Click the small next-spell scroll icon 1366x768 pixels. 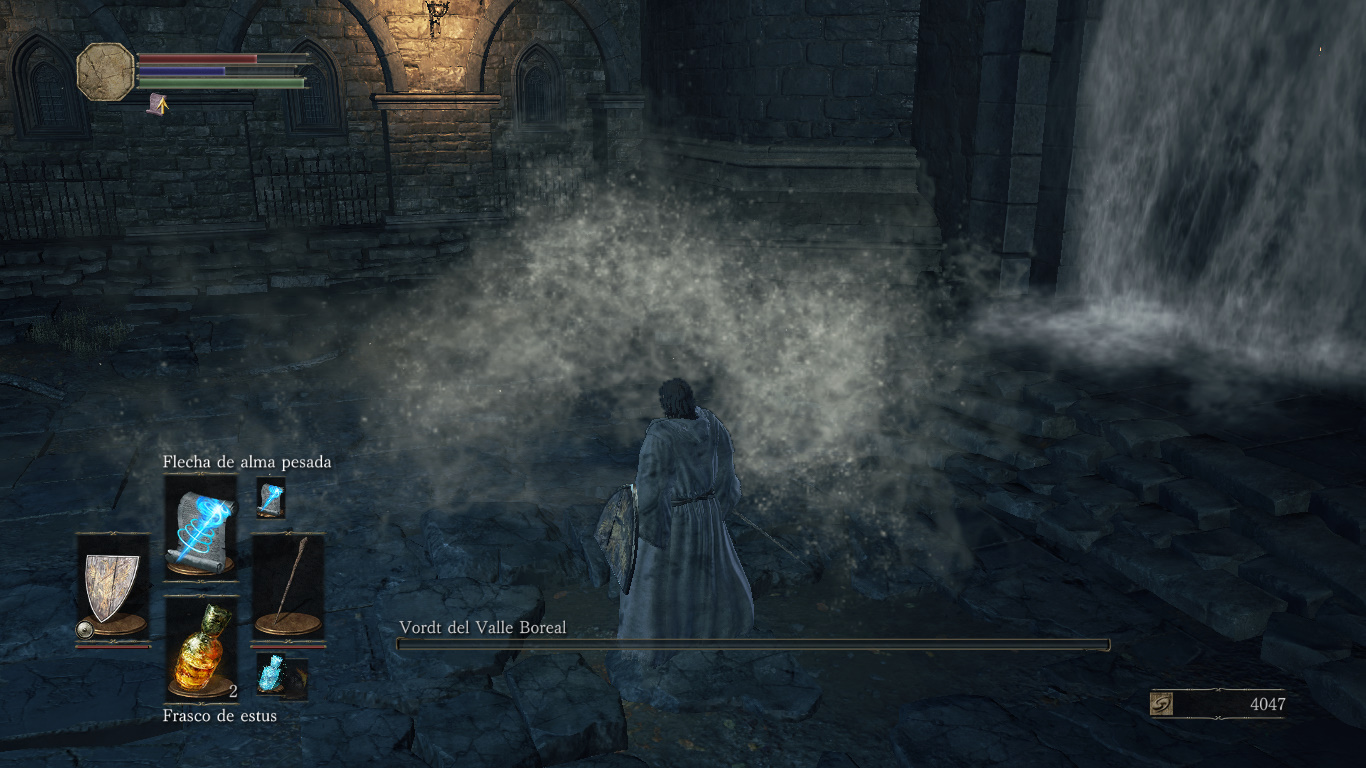(271, 497)
